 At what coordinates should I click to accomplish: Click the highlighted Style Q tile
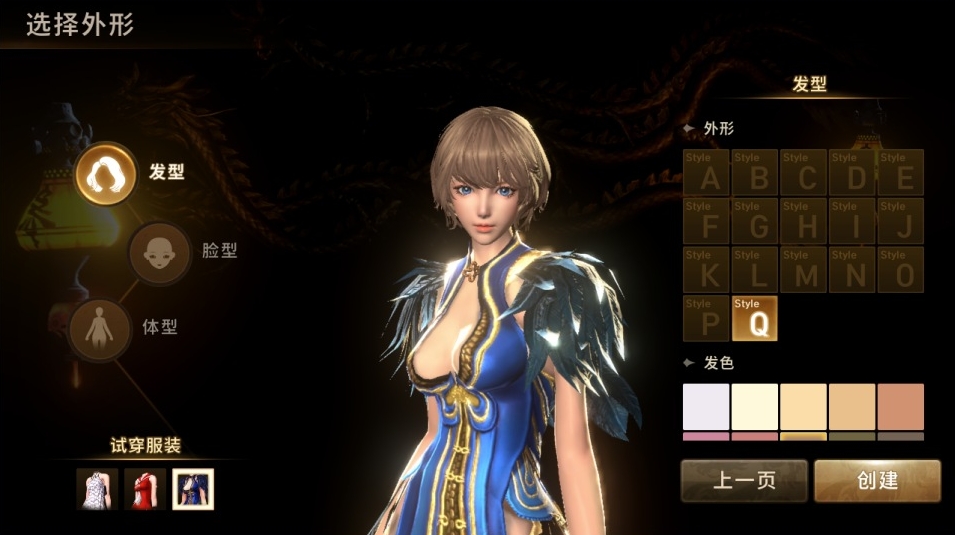tap(755, 318)
